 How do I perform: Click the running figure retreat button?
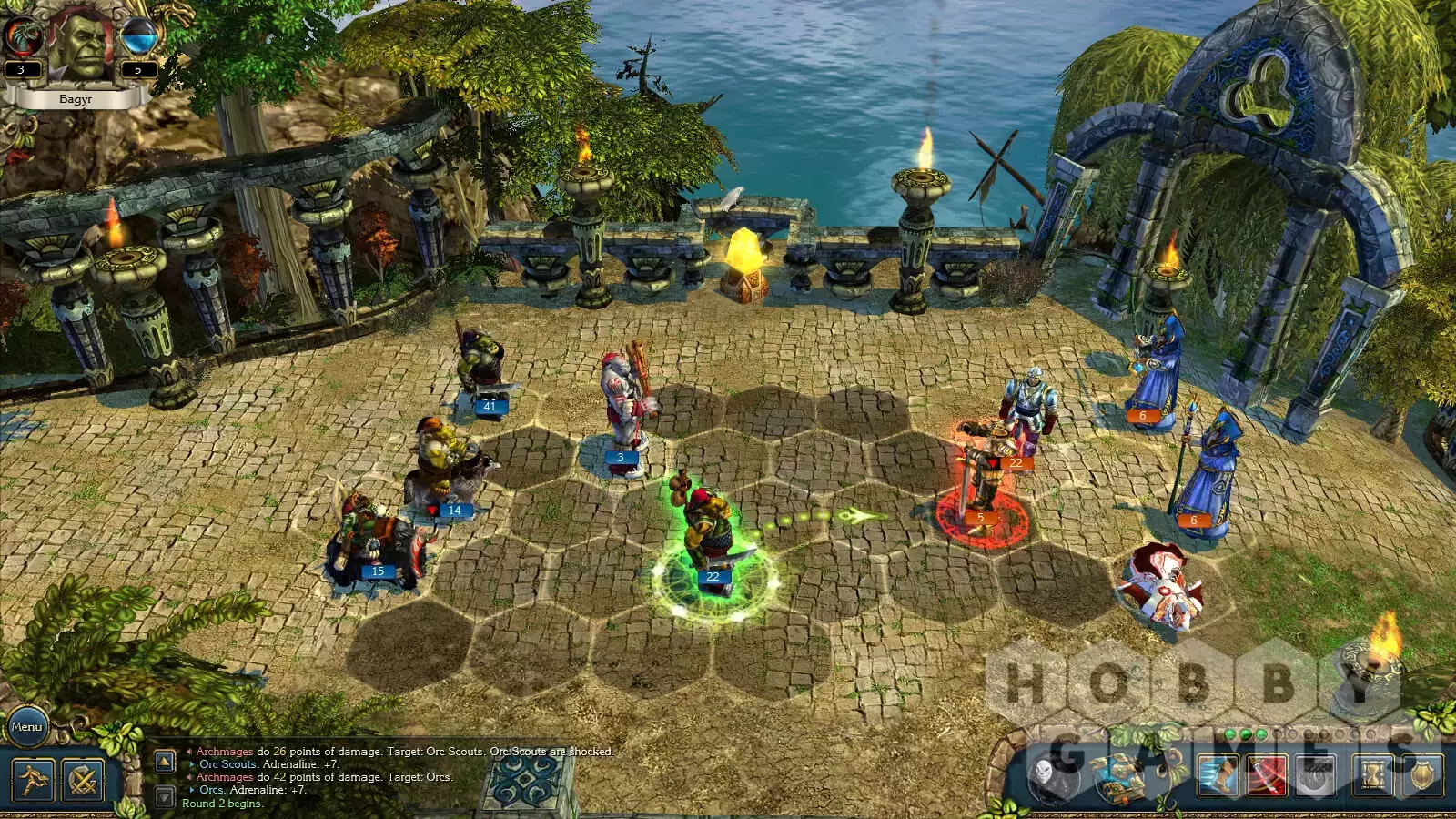[34, 781]
